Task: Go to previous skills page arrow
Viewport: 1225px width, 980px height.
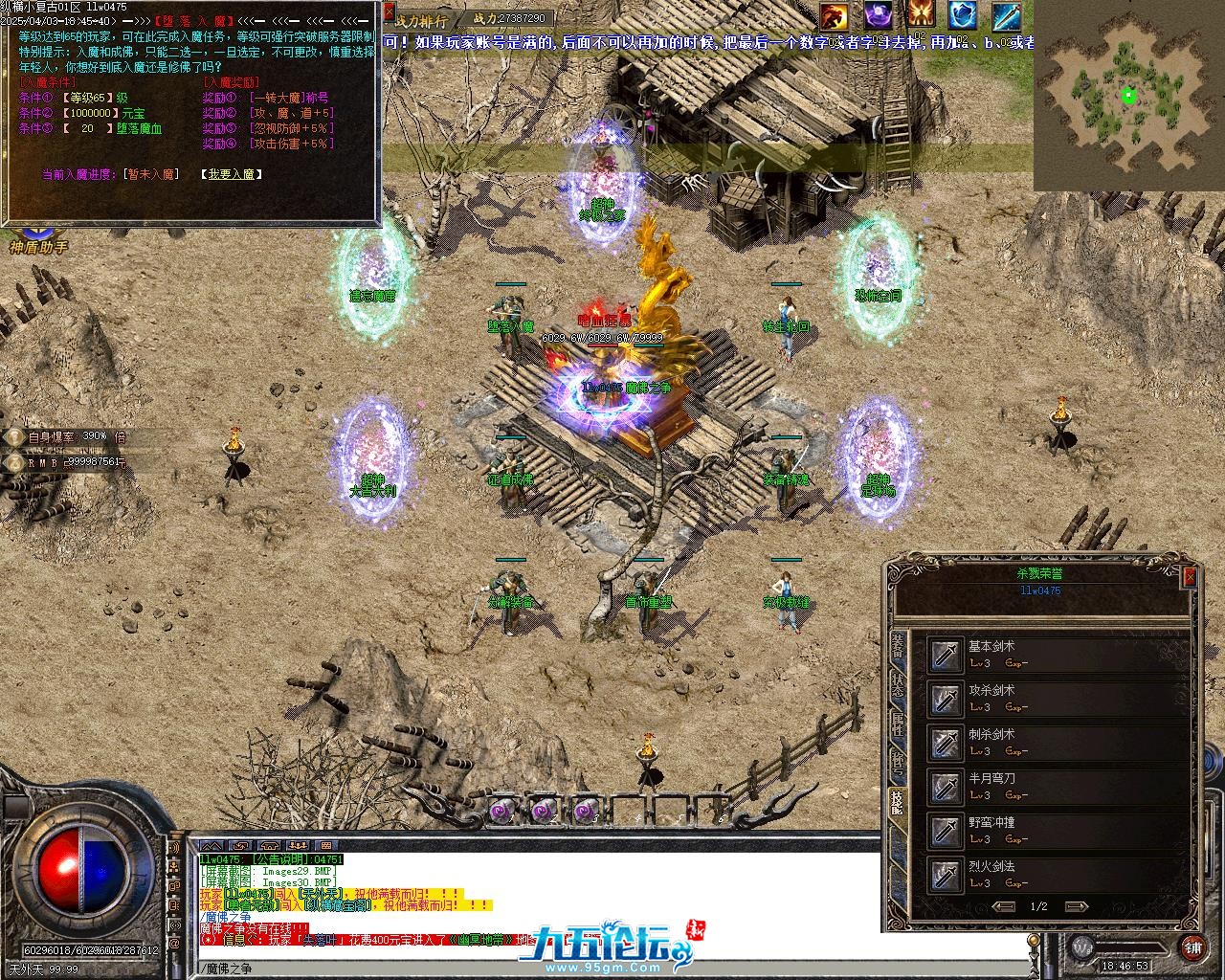Action: pos(1004,906)
